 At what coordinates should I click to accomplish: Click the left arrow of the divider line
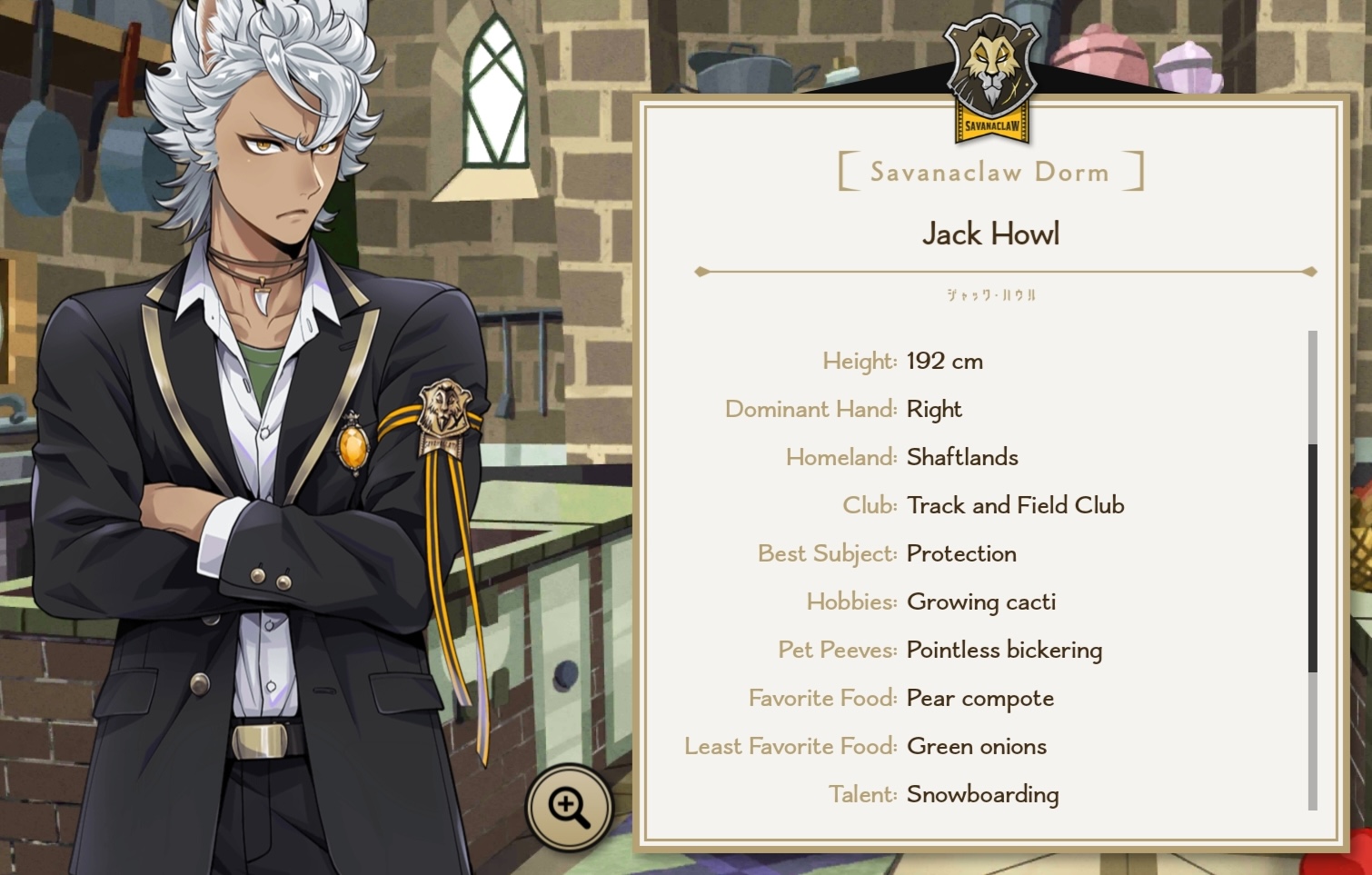[701, 270]
